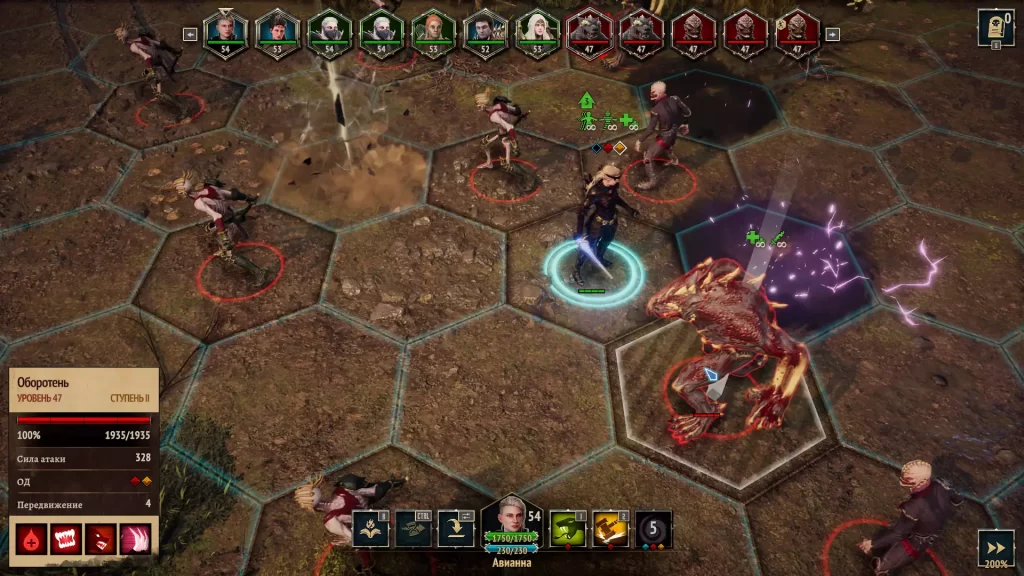
Task: Inspect the blood drop heal skill icon
Action: tap(30, 540)
